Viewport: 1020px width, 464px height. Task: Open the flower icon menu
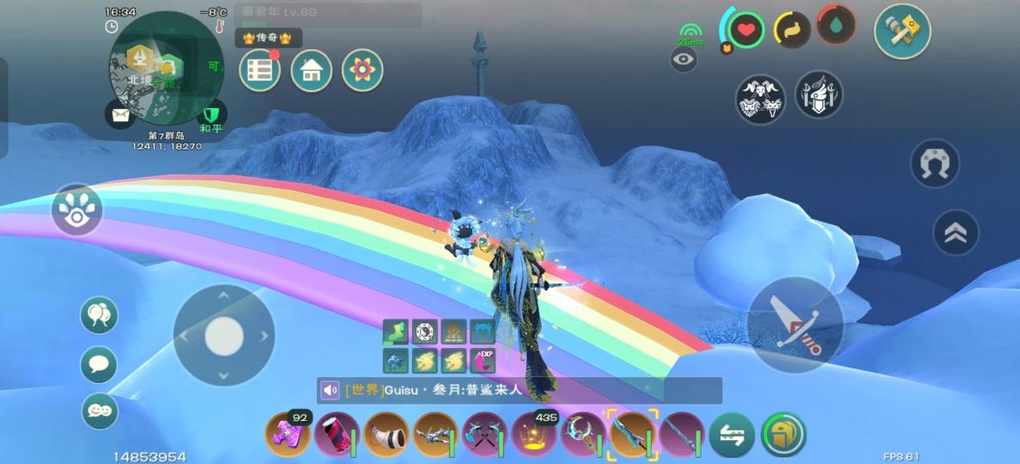point(362,71)
